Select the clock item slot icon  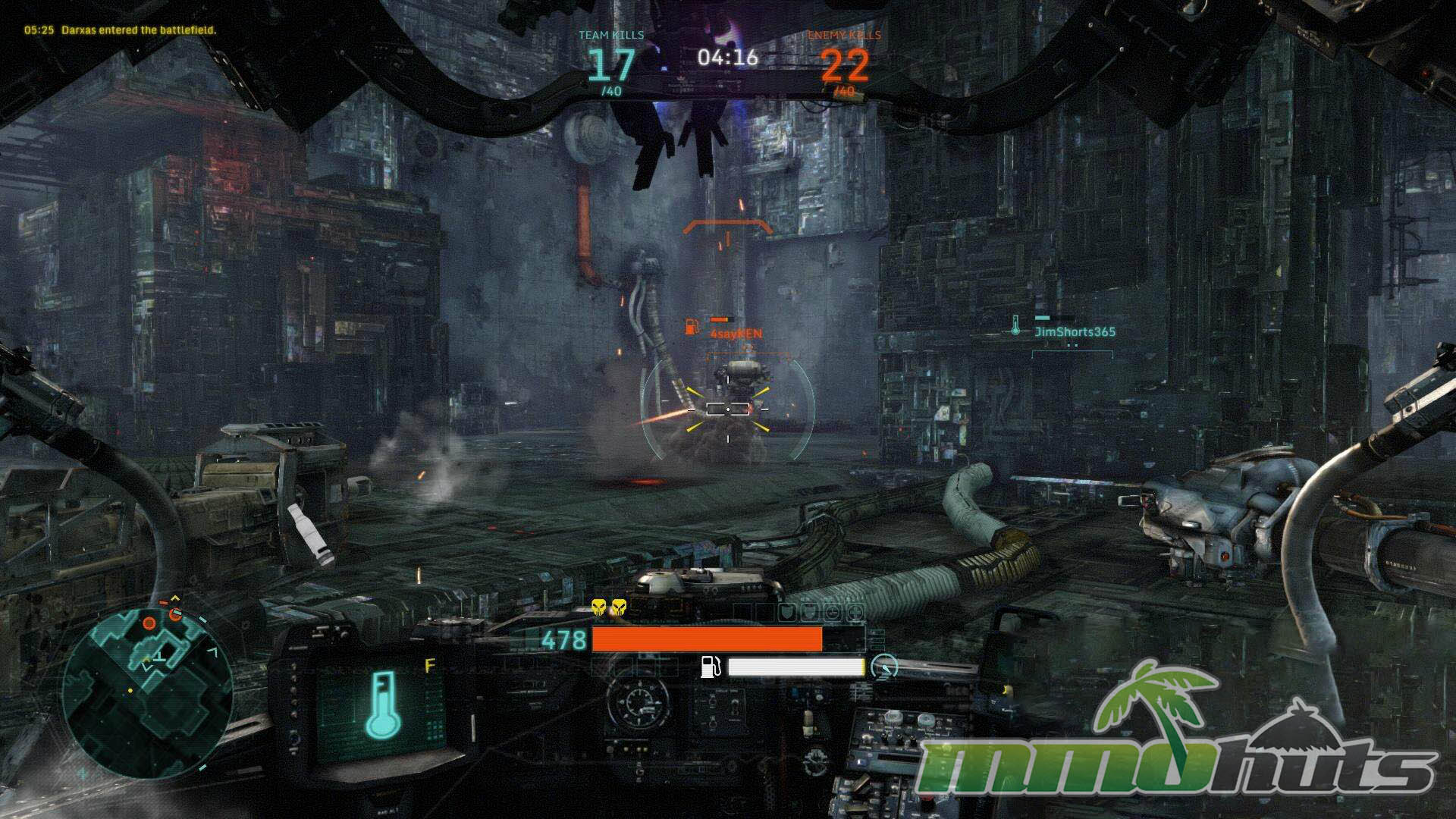point(833,612)
